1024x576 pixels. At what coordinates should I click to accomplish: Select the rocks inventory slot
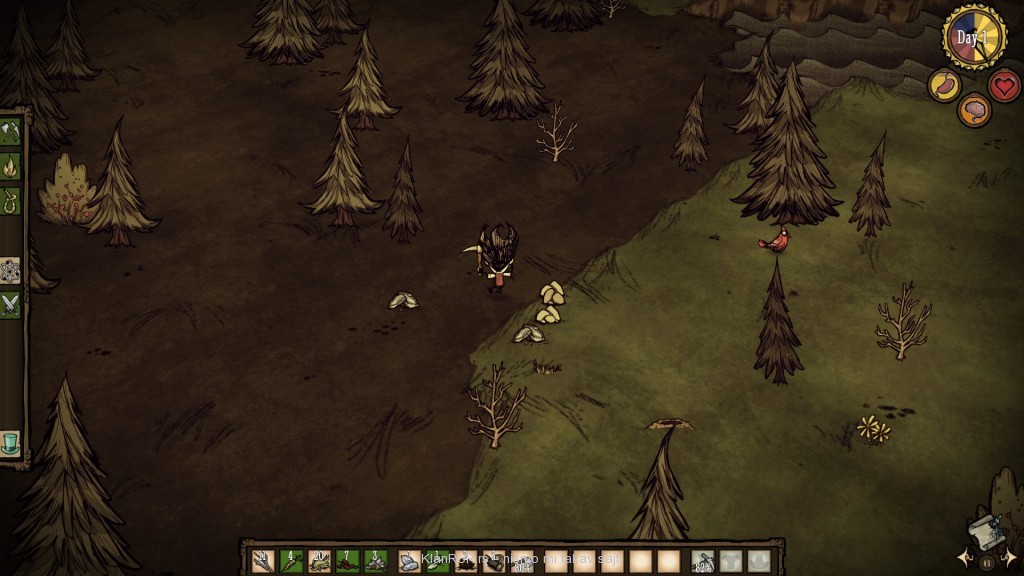point(375,561)
